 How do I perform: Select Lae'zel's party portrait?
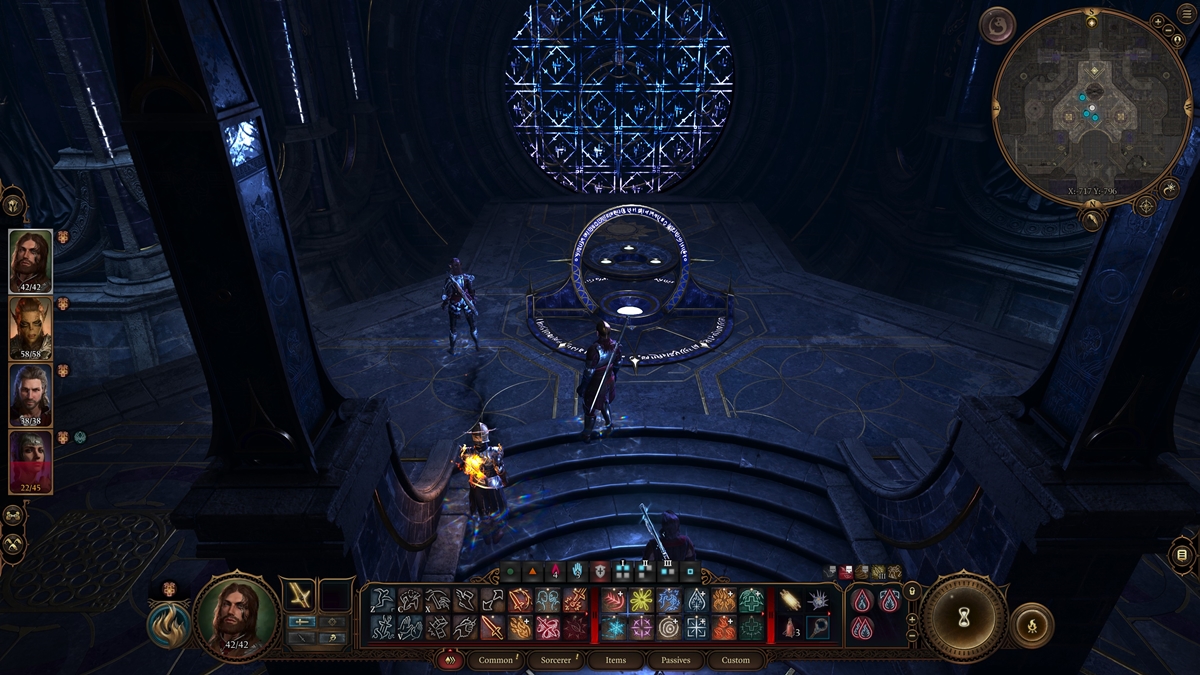click(31, 327)
